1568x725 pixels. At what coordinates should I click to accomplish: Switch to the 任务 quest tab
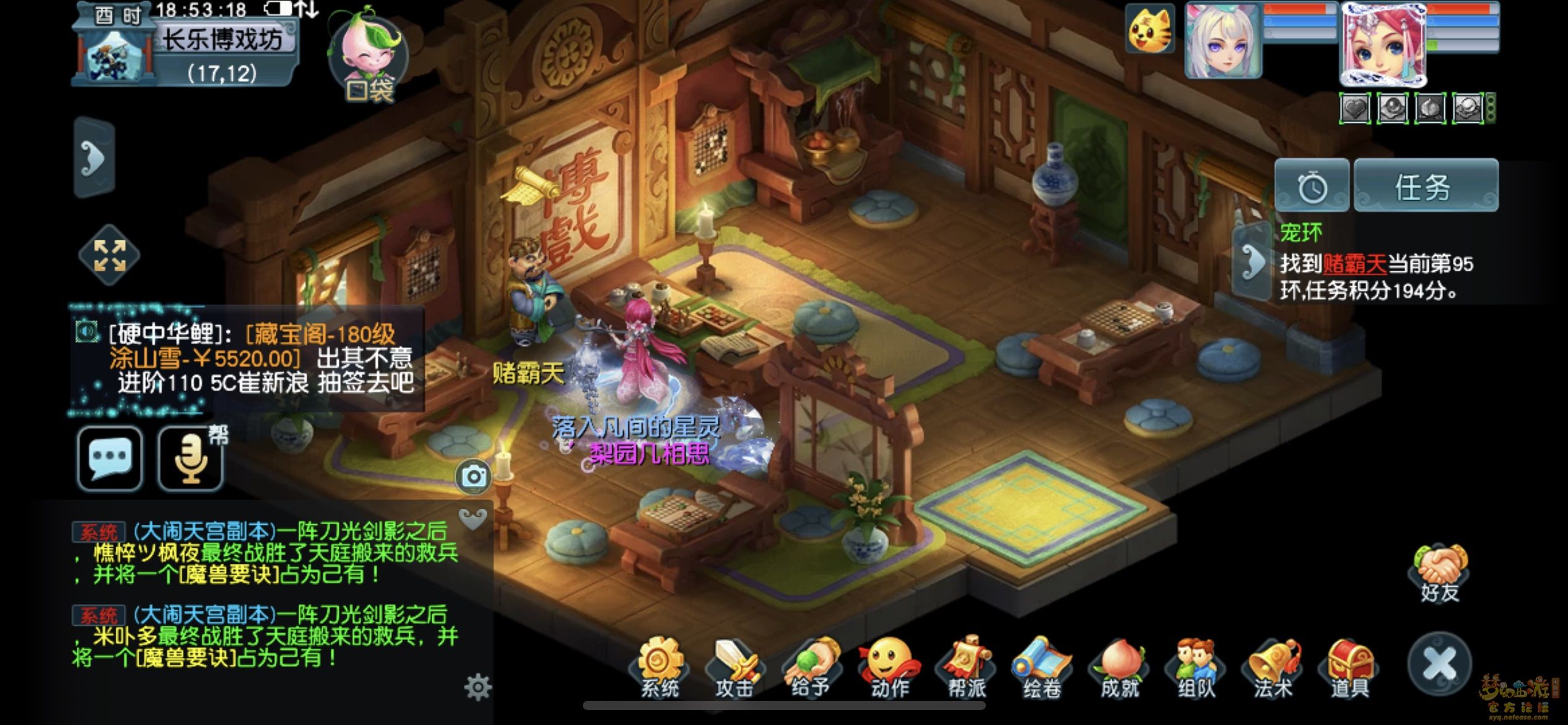tap(1425, 186)
